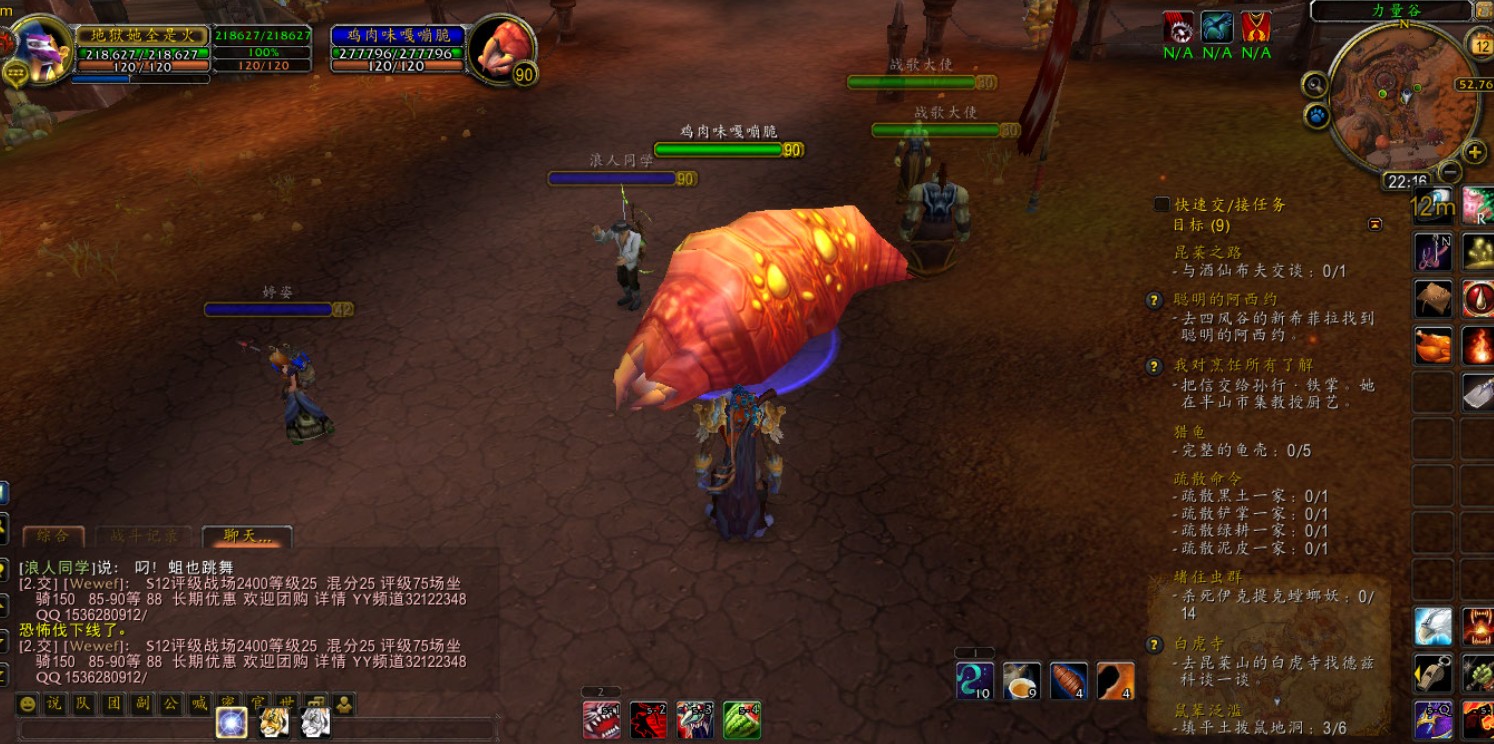Toggle the 快速交/接任务 checkbox

(x=1162, y=204)
